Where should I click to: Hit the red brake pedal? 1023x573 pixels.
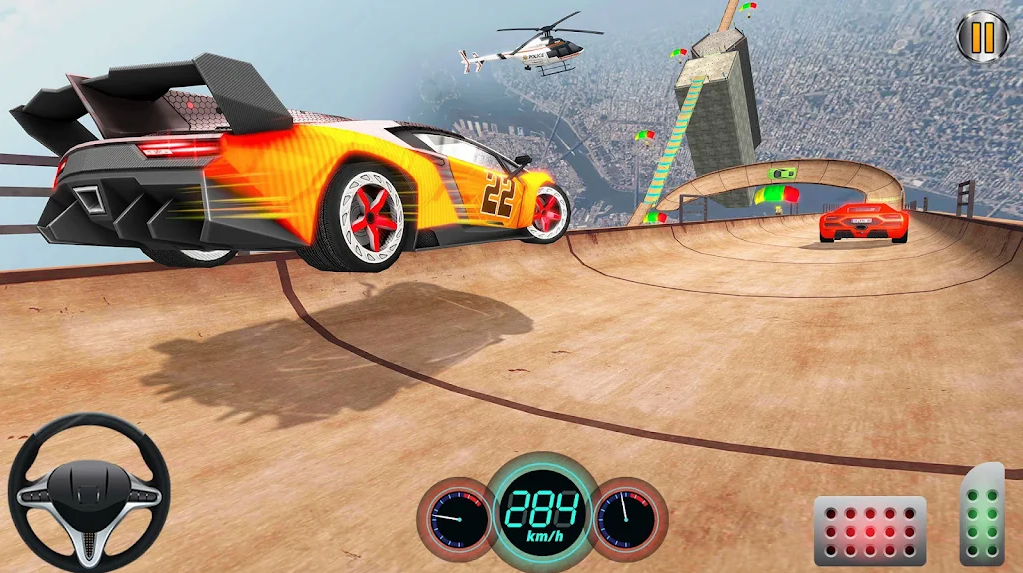869,530
